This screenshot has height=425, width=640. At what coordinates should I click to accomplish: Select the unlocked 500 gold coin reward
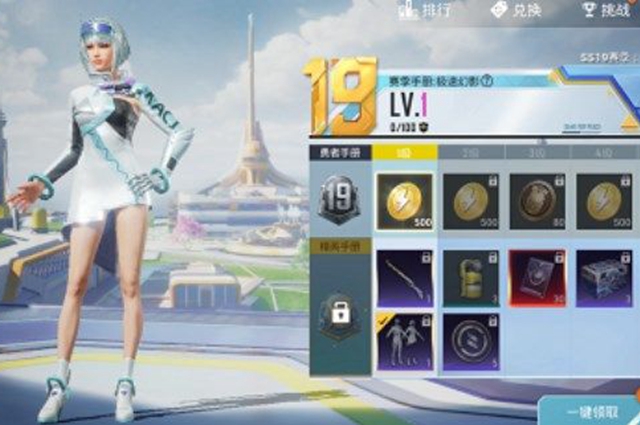[x=404, y=201]
